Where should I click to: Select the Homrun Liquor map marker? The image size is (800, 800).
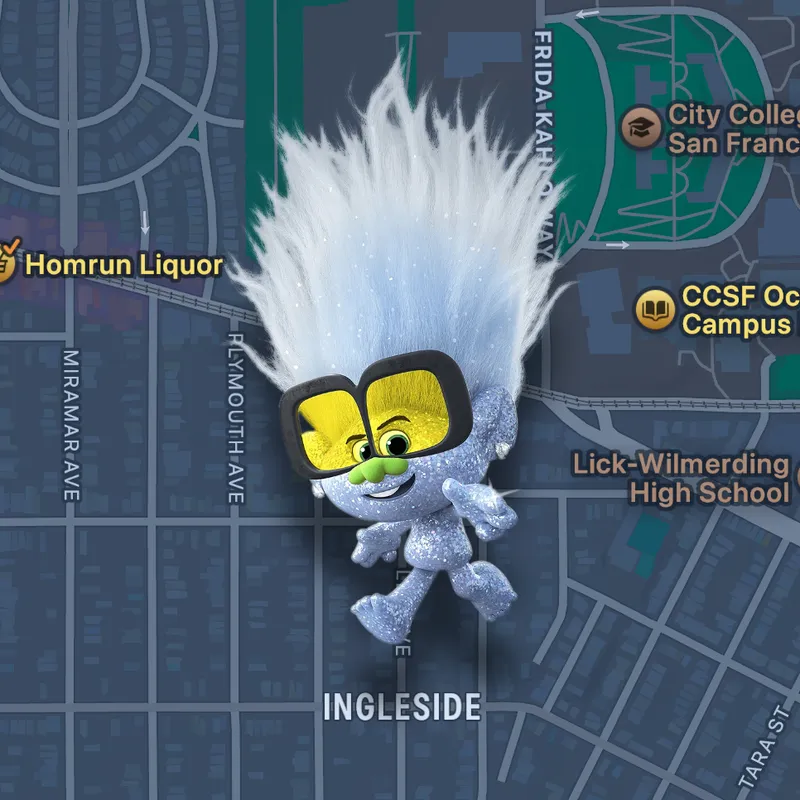[x=6, y=265]
